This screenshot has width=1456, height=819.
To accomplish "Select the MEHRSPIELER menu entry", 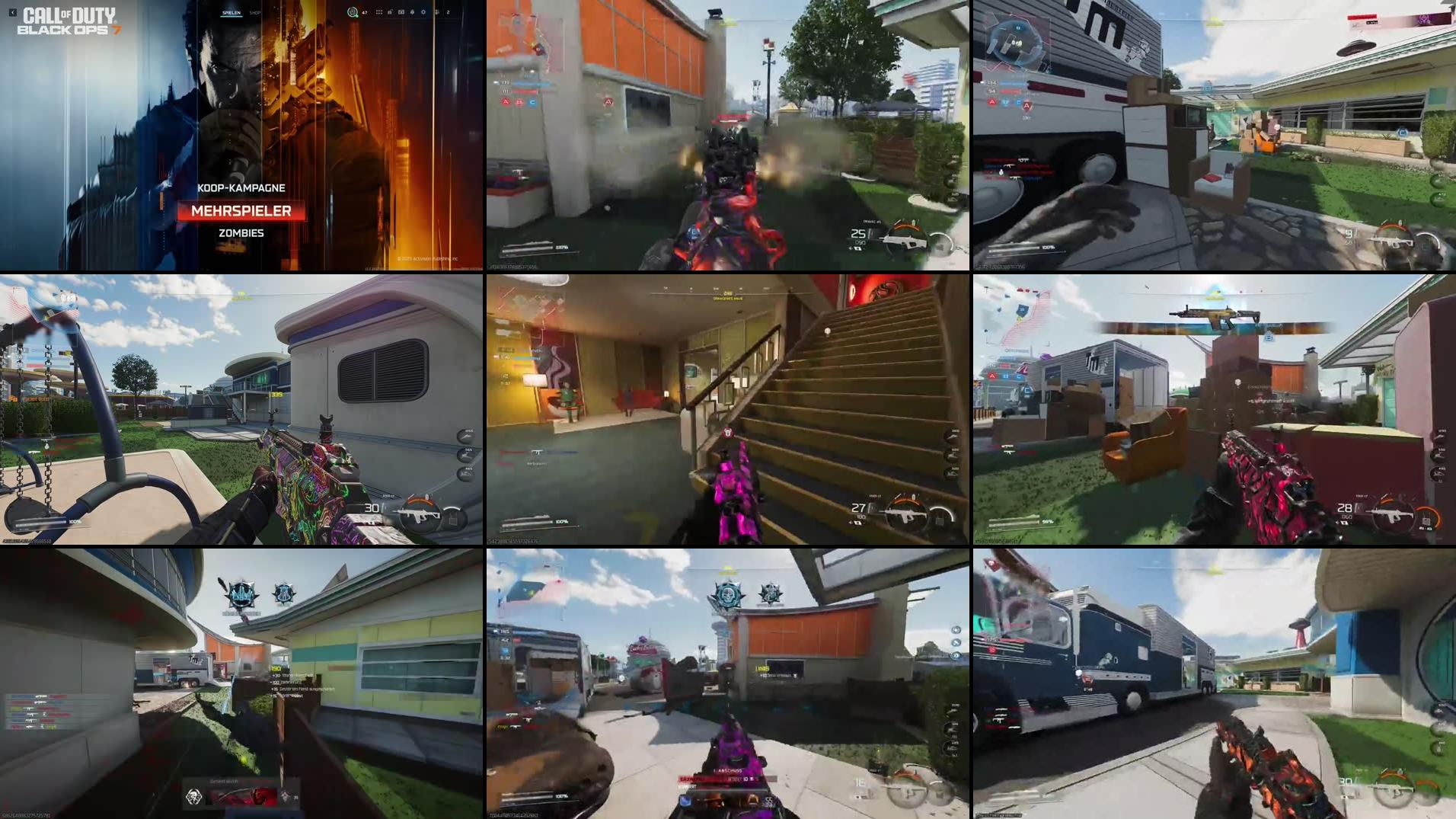I will coord(241,212).
